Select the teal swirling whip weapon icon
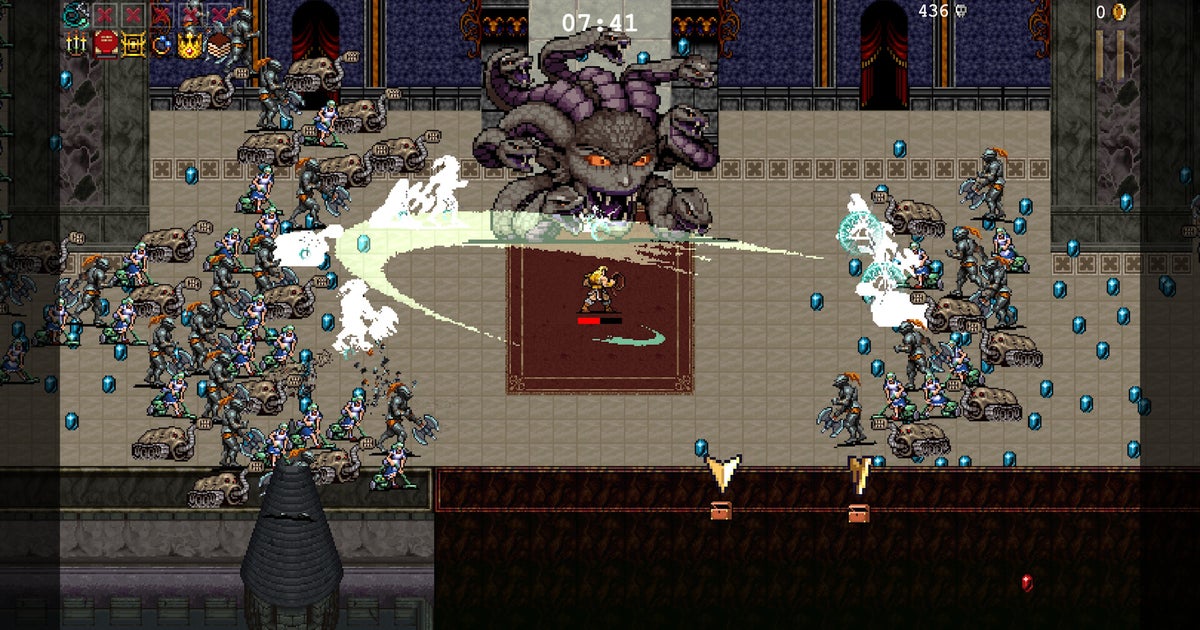The image size is (1200, 630). pos(75,14)
